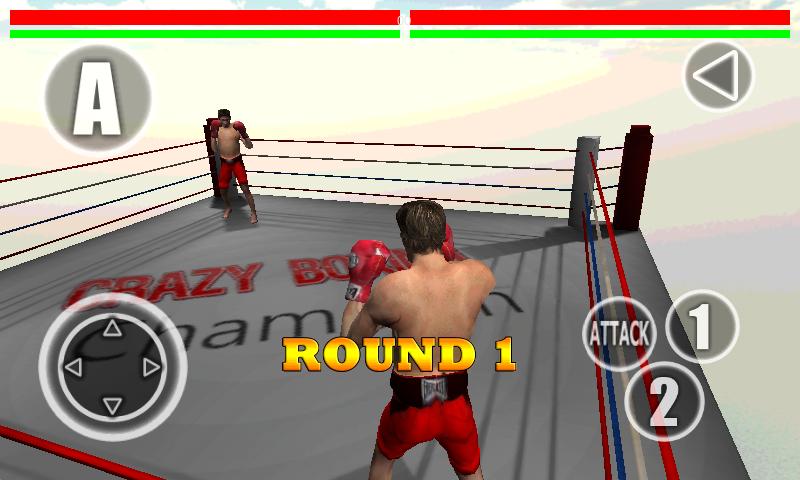
Task: Tap the down arrow on the d-pad
Action: click(112, 404)
